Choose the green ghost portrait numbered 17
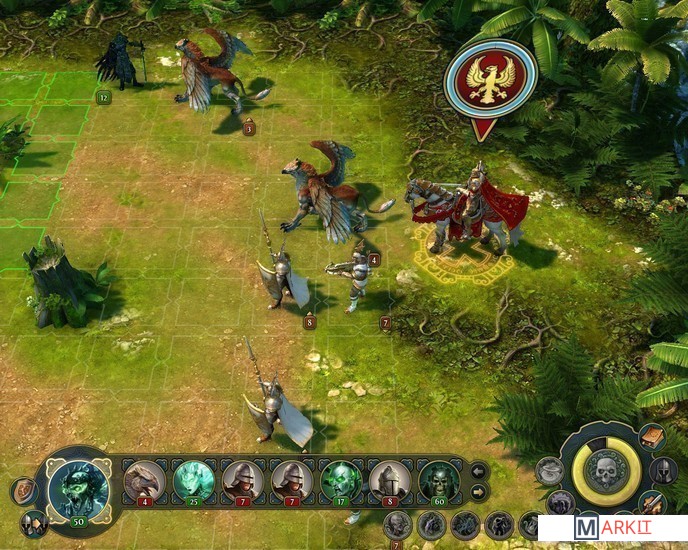 (341, 480)
